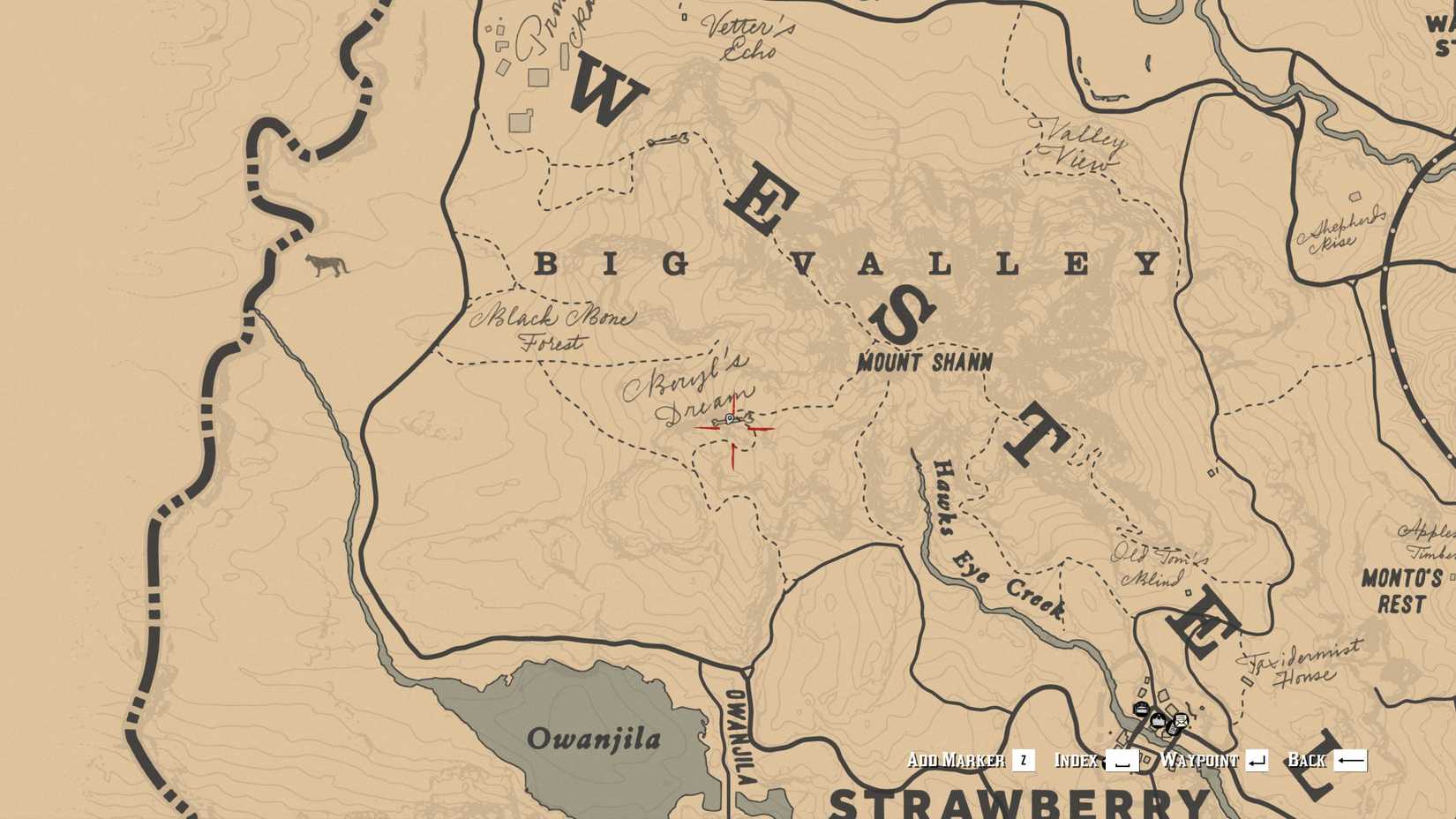
Task: Click the red waypoint cross marker on the map
Action: (733, 429)
